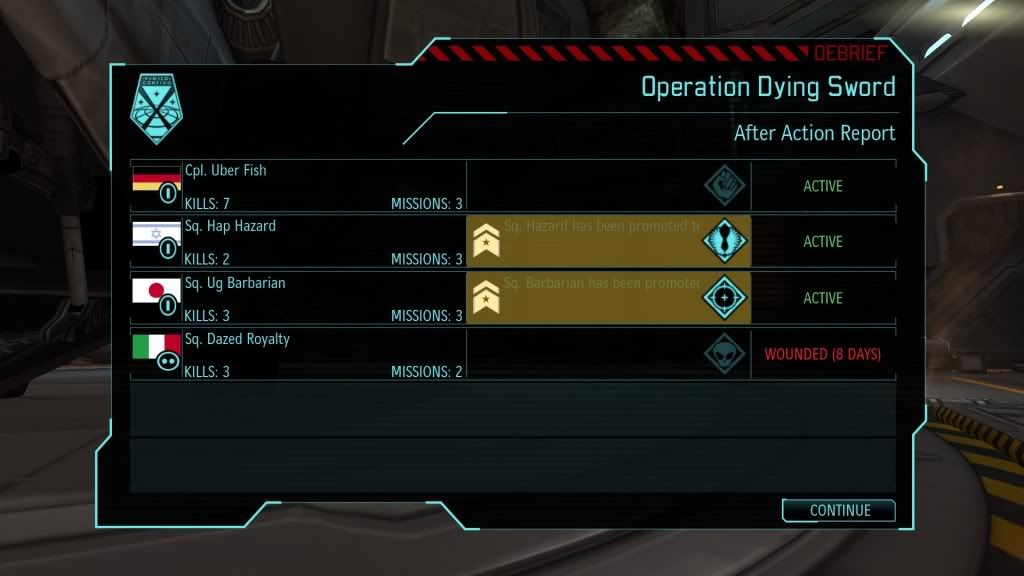The width and height of the screenshot is (1024, 576).
Task: Choose Sq. Ug Barbarian's report row
Action: pyautogui.click(x=298, y=298)
